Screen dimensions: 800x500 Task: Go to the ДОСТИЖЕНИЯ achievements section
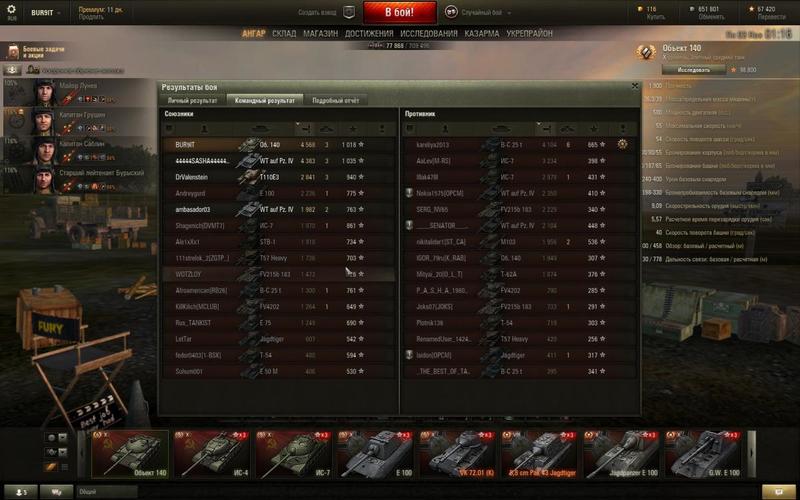point(369,33)
